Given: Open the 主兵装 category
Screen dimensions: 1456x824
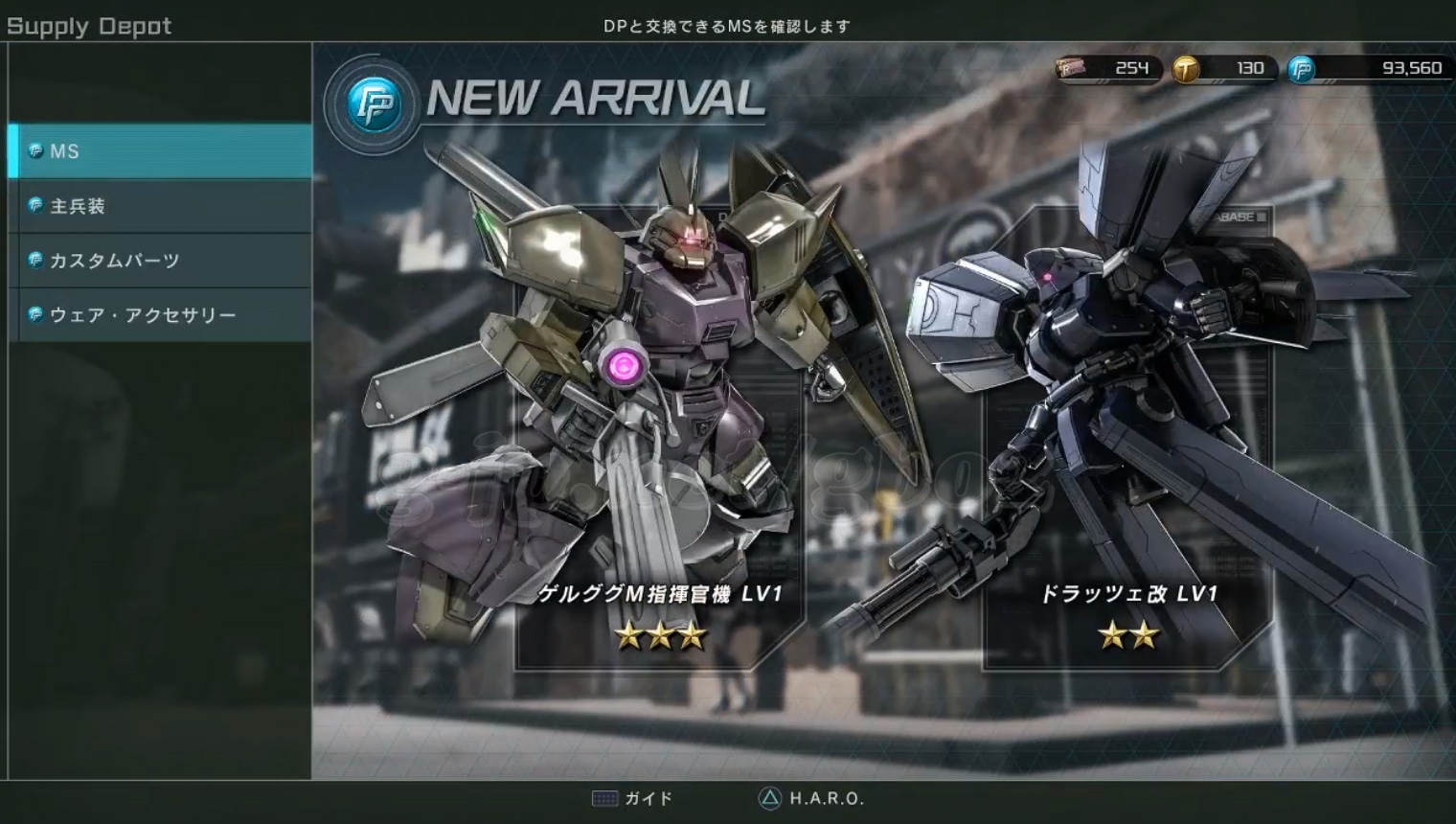Looking at the screenshot, I should pyautogui.click(x=160, y=206).
